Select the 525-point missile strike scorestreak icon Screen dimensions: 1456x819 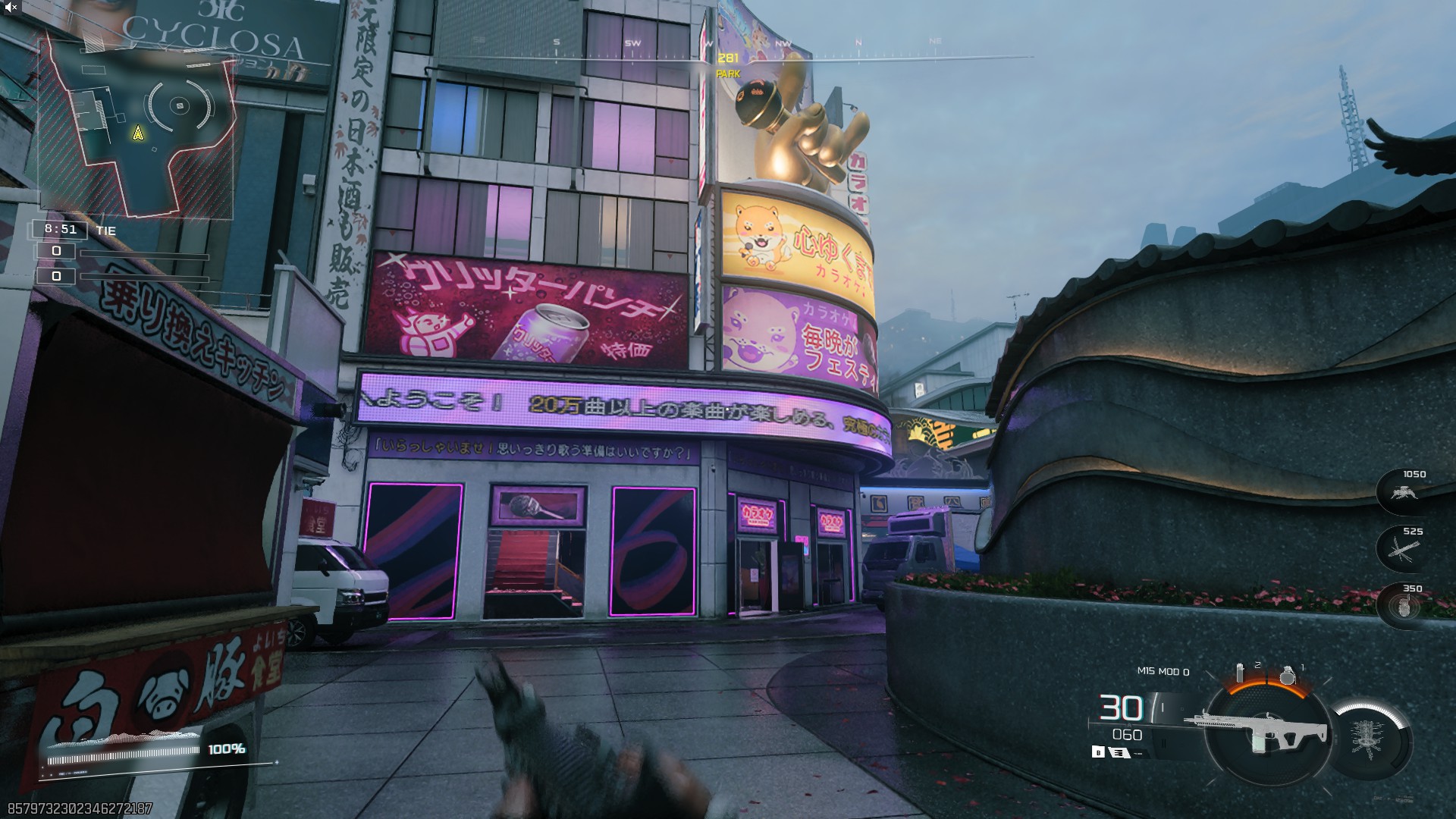(1403, 550)
